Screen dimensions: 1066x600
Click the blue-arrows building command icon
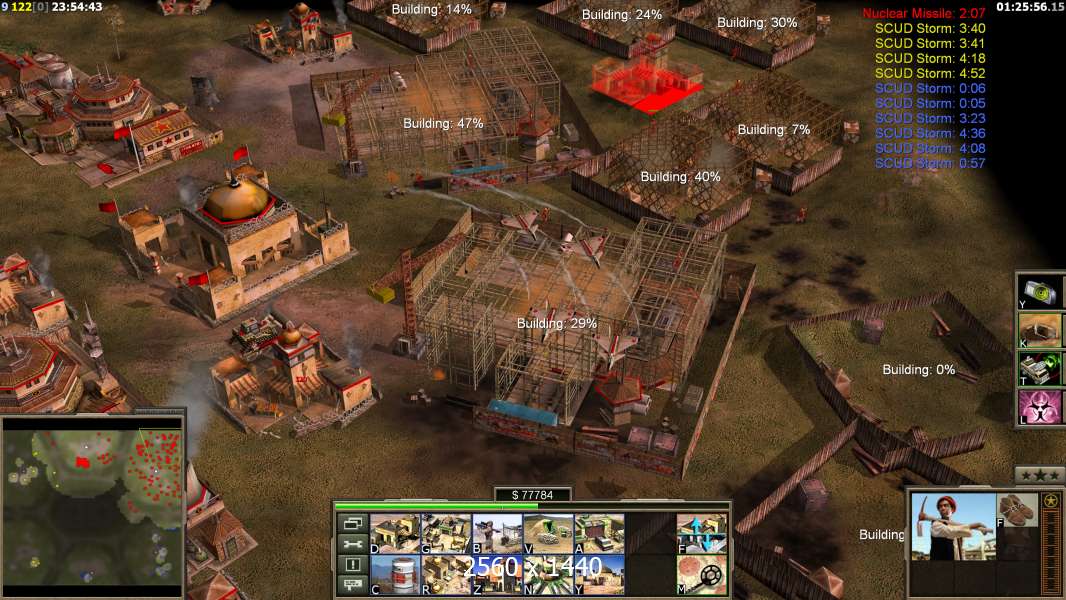701,533
